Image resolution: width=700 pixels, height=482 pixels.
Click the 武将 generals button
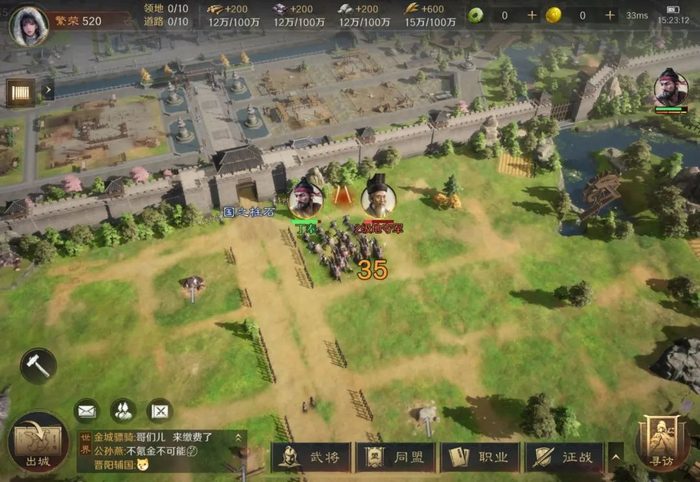(x=311, y=457)
